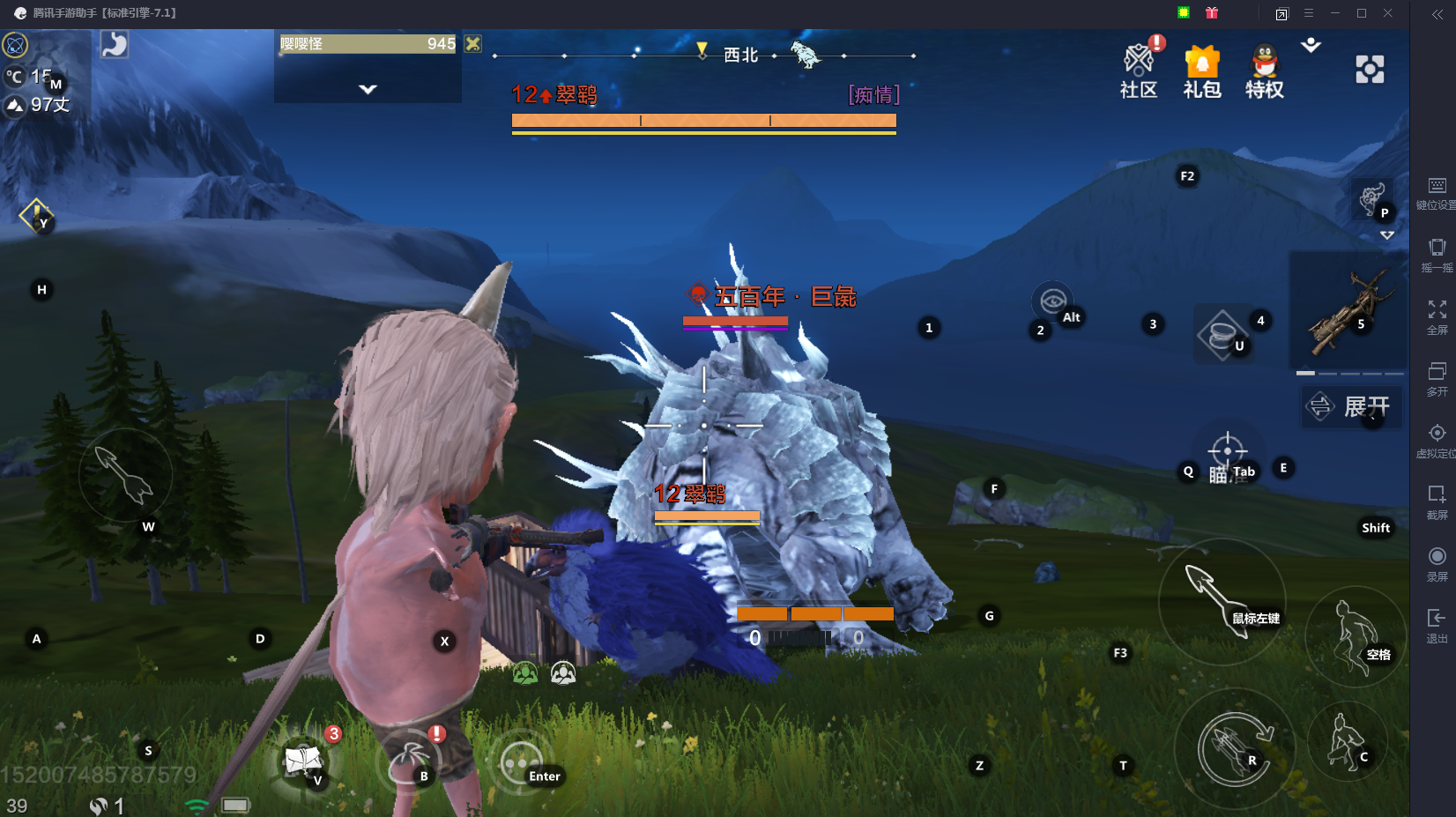Open the chat bubble button
1456x817 pixels.
(520, 762)
